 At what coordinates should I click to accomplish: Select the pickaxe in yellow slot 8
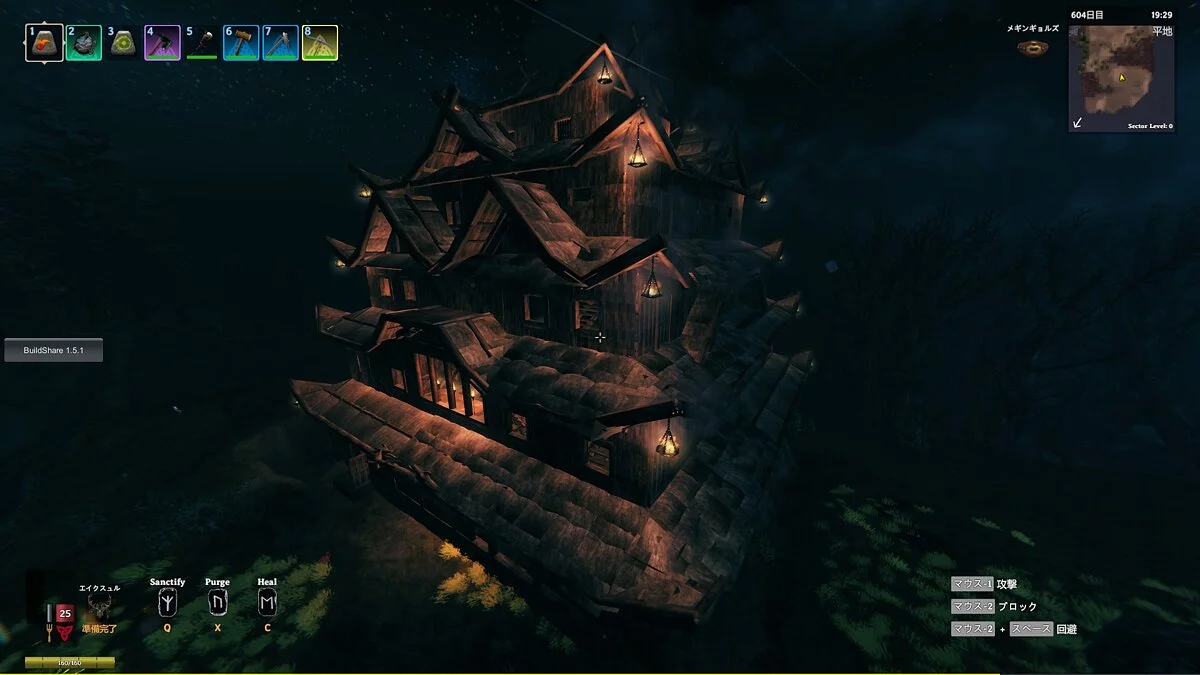click(320, 43)
